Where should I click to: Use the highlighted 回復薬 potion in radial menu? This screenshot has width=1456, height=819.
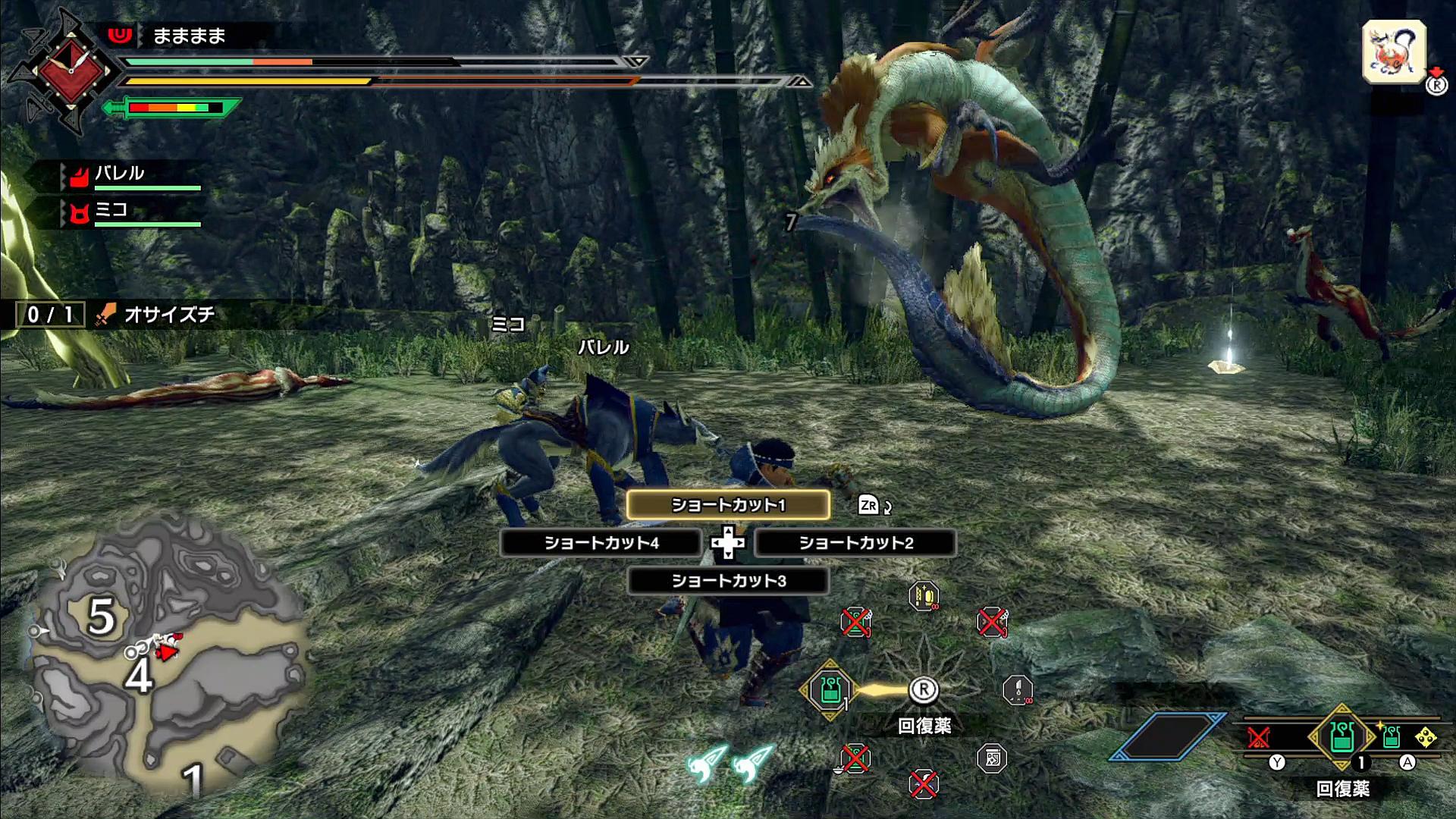[829, 690]
